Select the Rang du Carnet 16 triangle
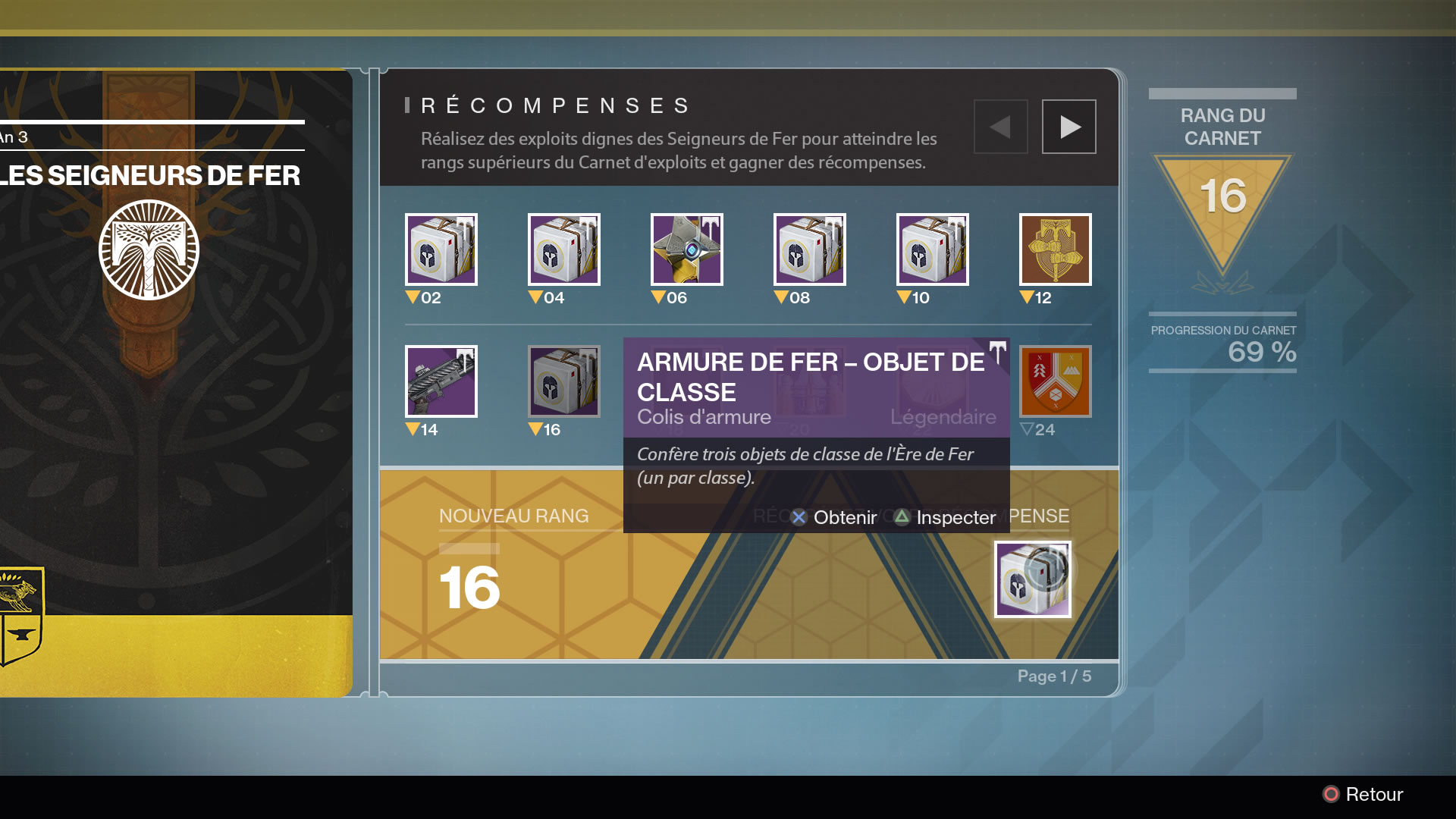 (1222, 193)
